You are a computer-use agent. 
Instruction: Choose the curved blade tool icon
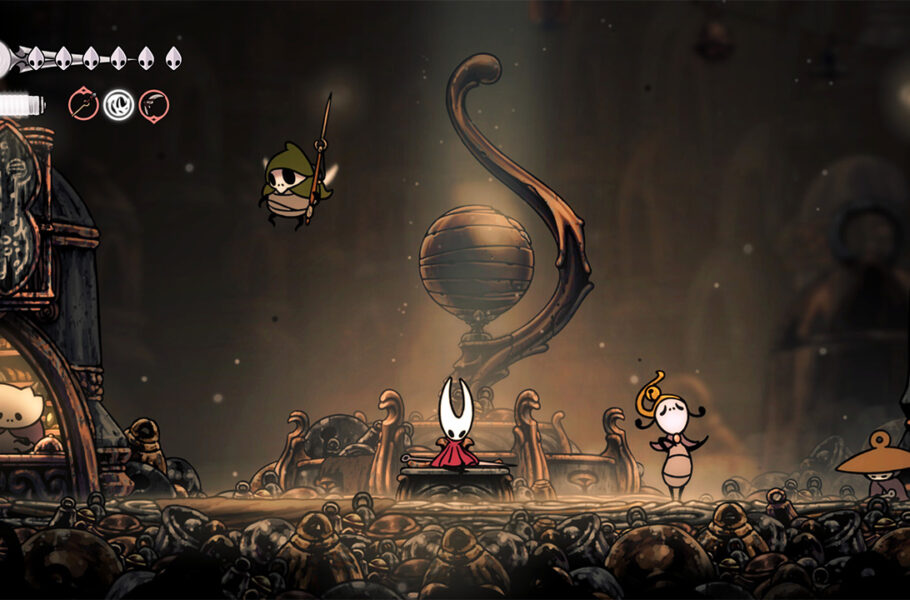pos(154,104)
